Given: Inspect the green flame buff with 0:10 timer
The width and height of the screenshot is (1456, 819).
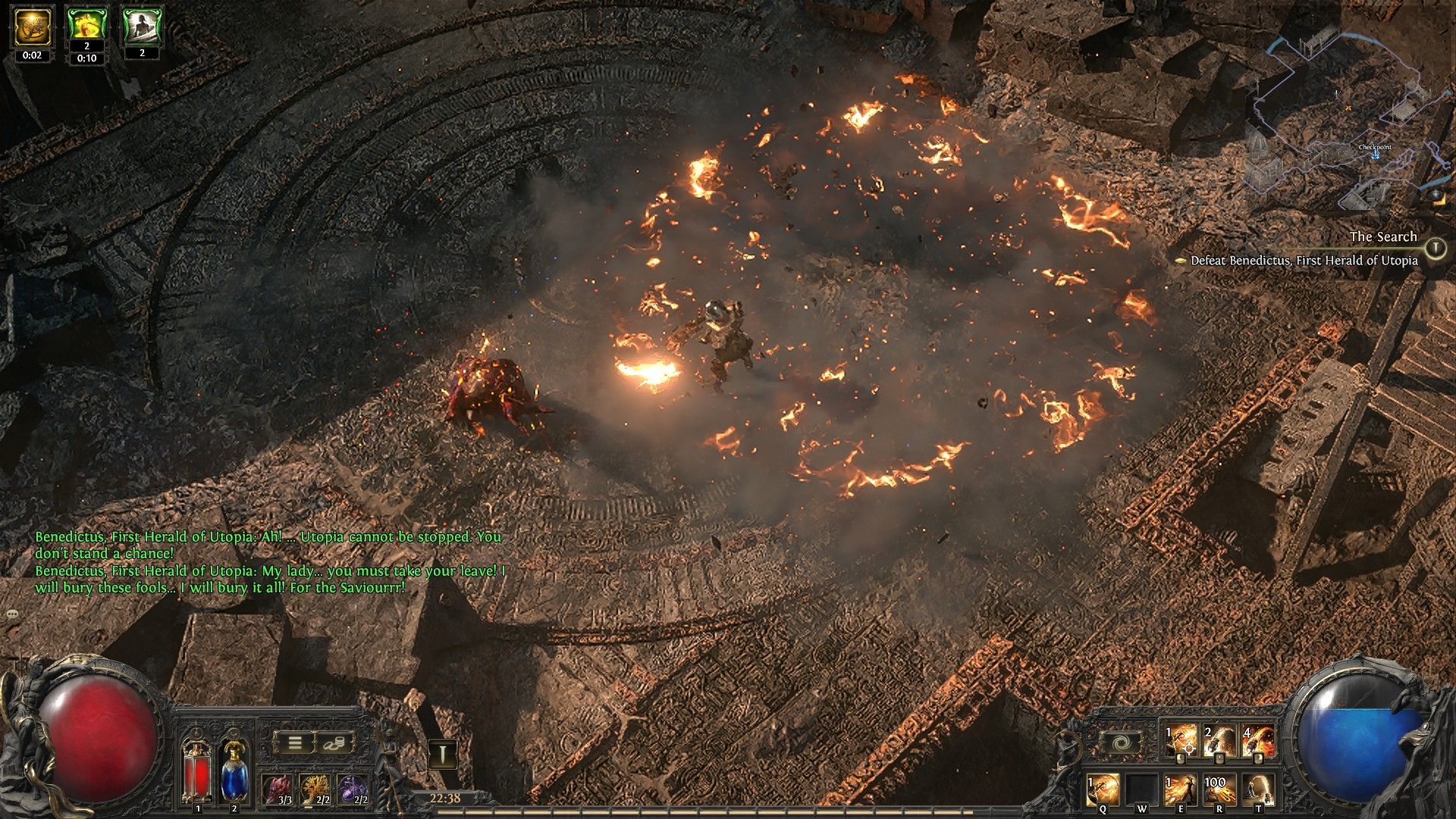Looking at the screenshot, I should click(86, 26).
